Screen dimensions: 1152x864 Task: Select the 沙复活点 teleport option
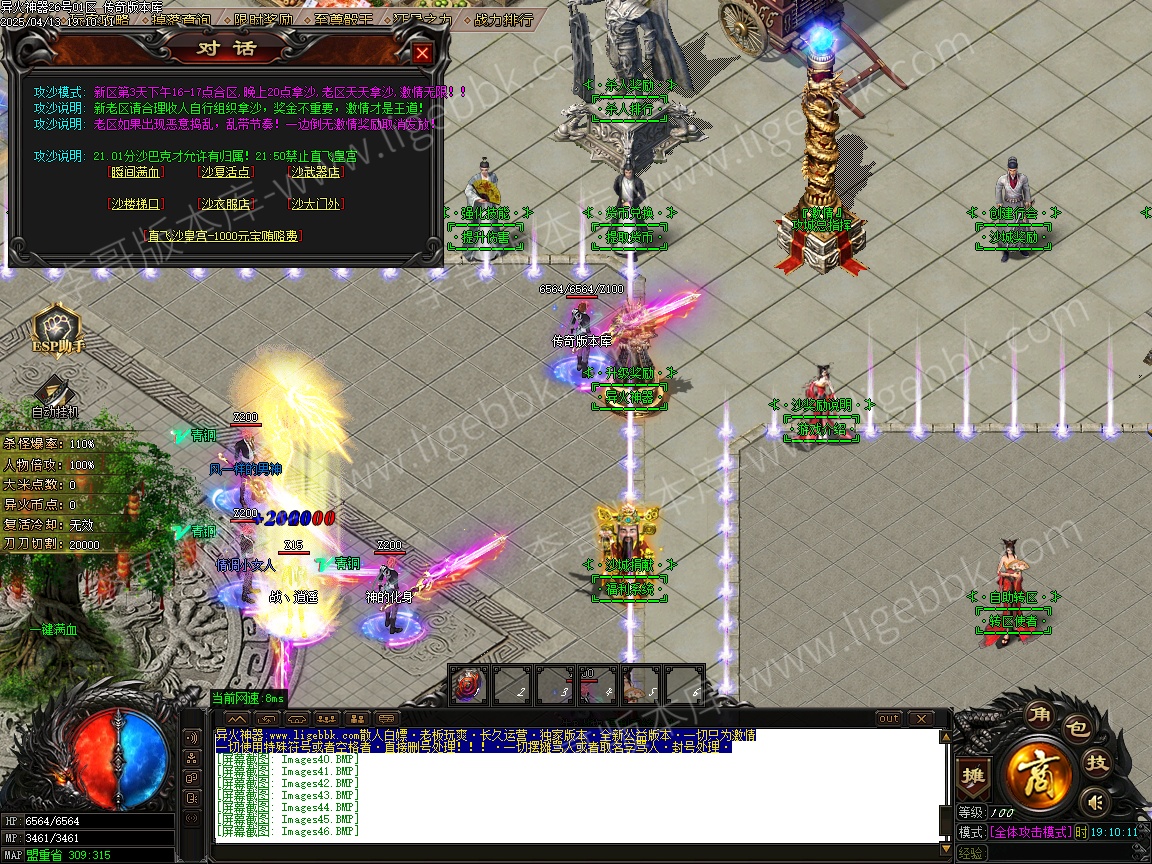click(x=225, y=172)
